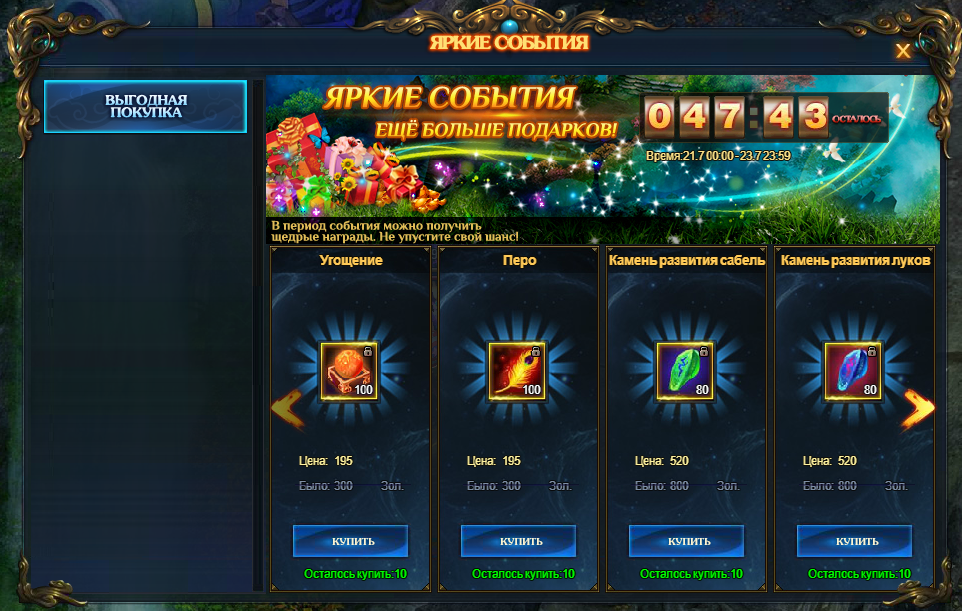Inspect the Угощение item icon
This screenshot has height=611, width=962.
(349, 371)
